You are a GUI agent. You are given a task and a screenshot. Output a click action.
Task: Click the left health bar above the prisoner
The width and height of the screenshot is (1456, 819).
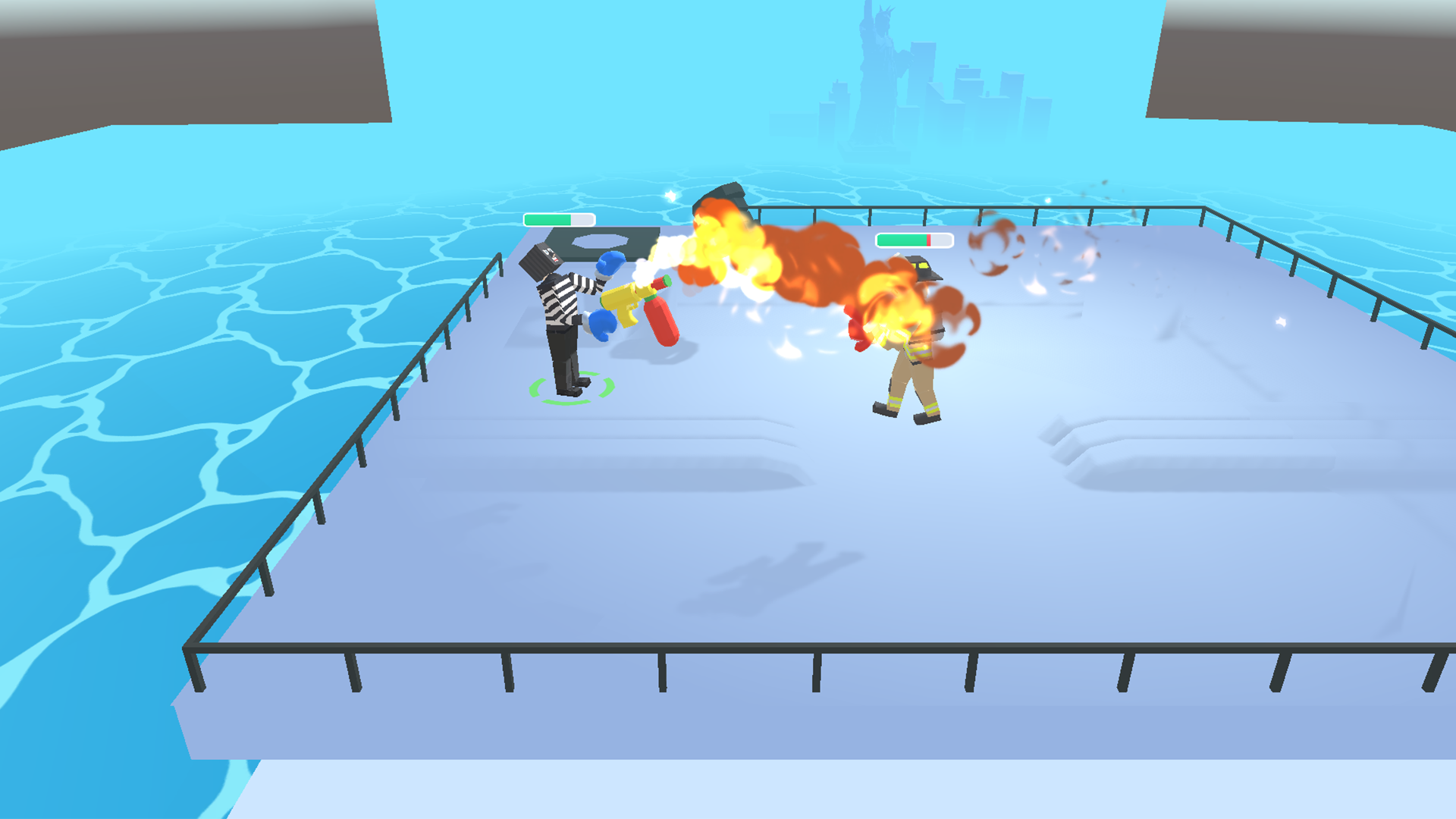[557, 220]
